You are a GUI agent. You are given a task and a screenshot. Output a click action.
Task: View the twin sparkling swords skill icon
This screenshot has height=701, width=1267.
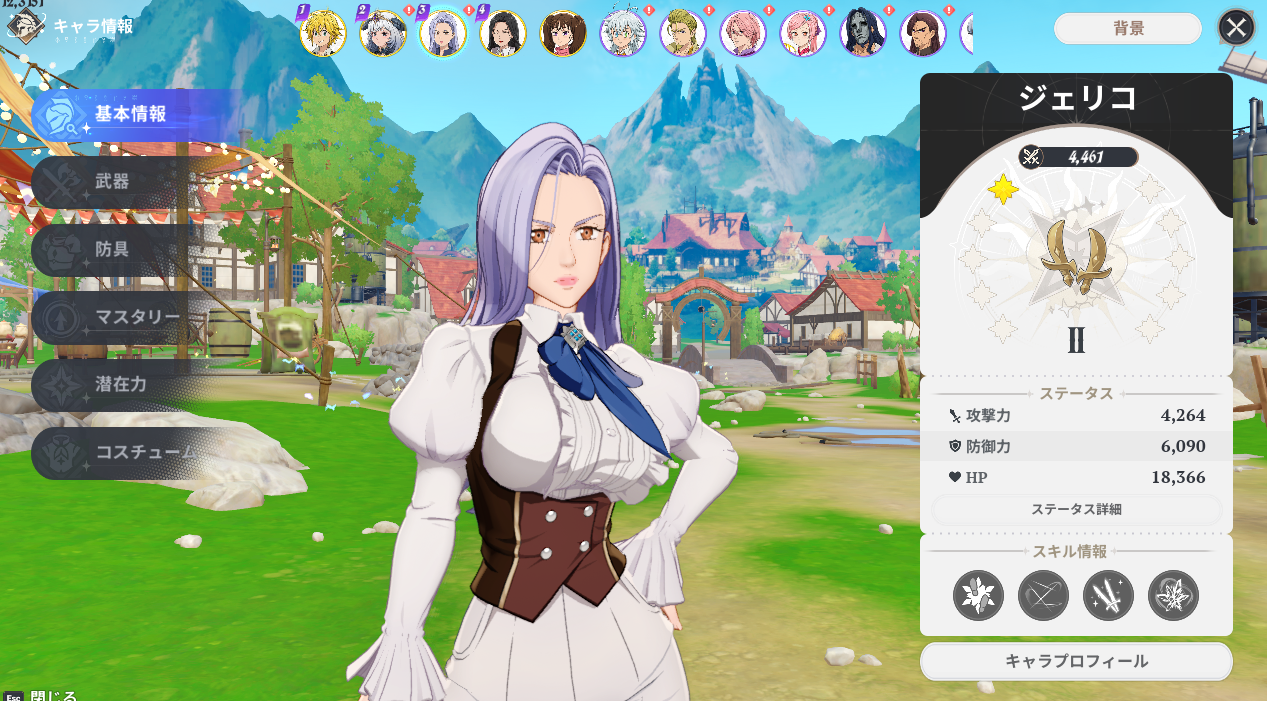(x=1108, y=595)
